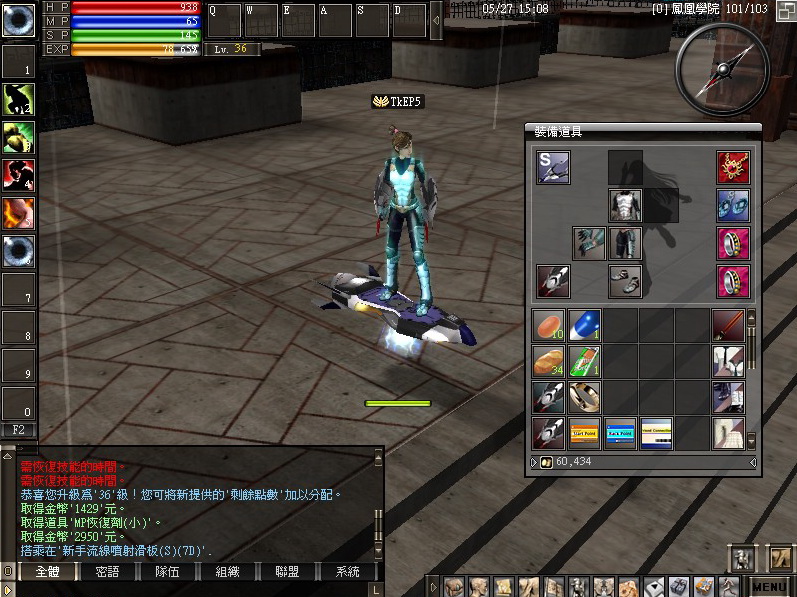Select the equipped chest armor slot
797x597 pixels.
625,205
